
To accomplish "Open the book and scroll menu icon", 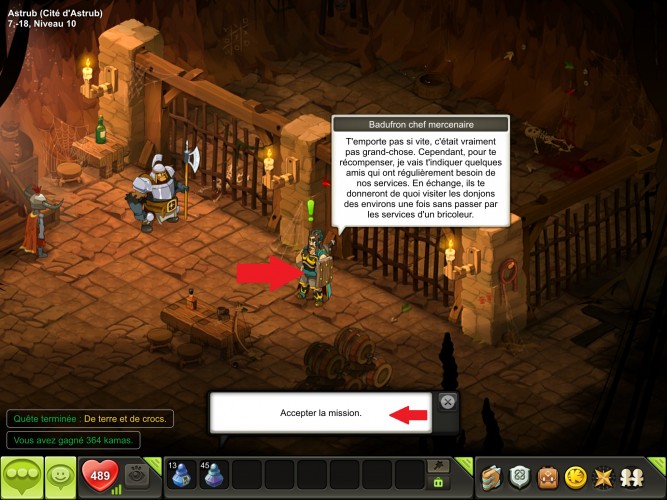I will (x=489, y=477).
